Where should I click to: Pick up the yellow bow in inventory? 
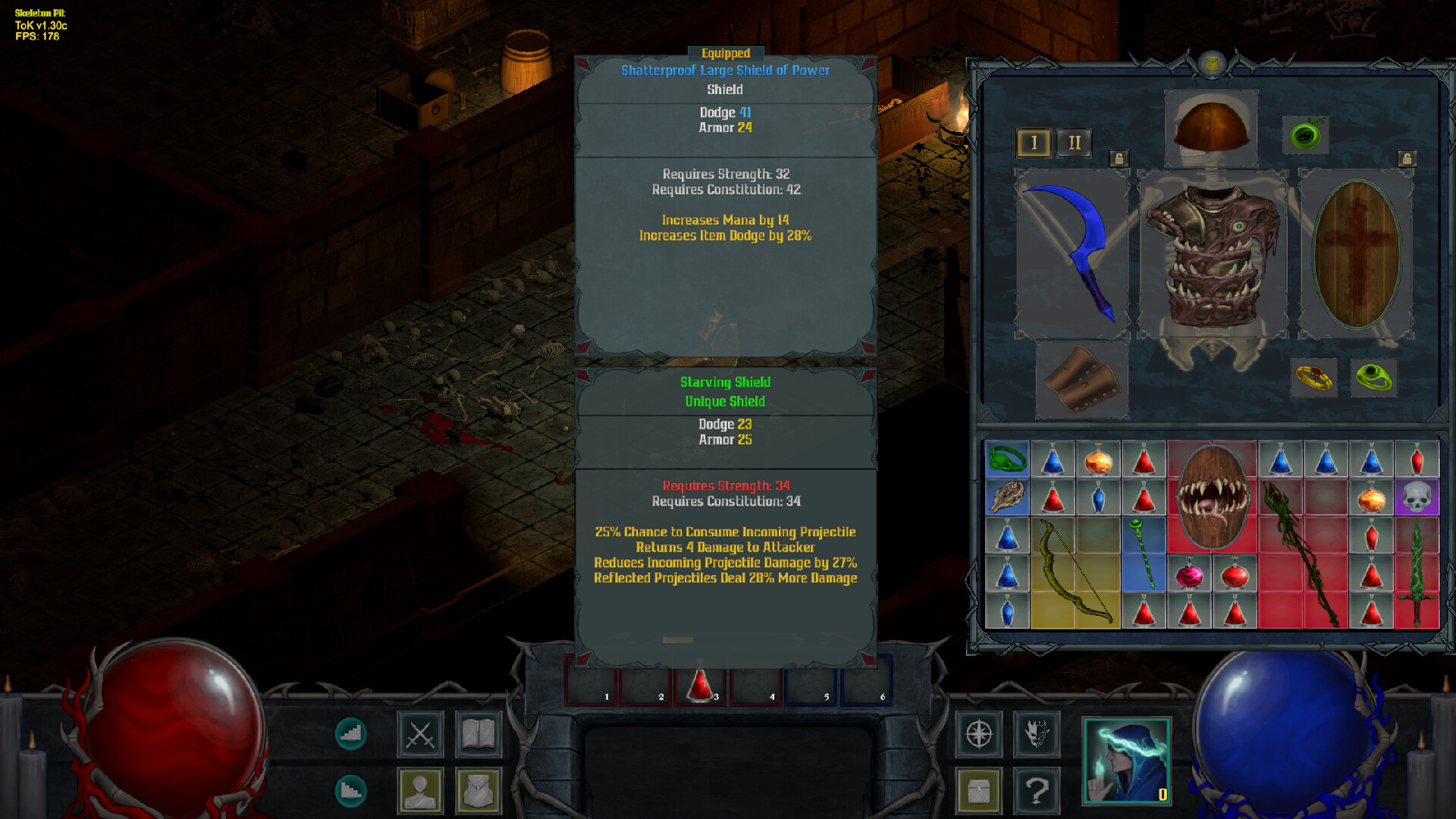click(1075, 573)
